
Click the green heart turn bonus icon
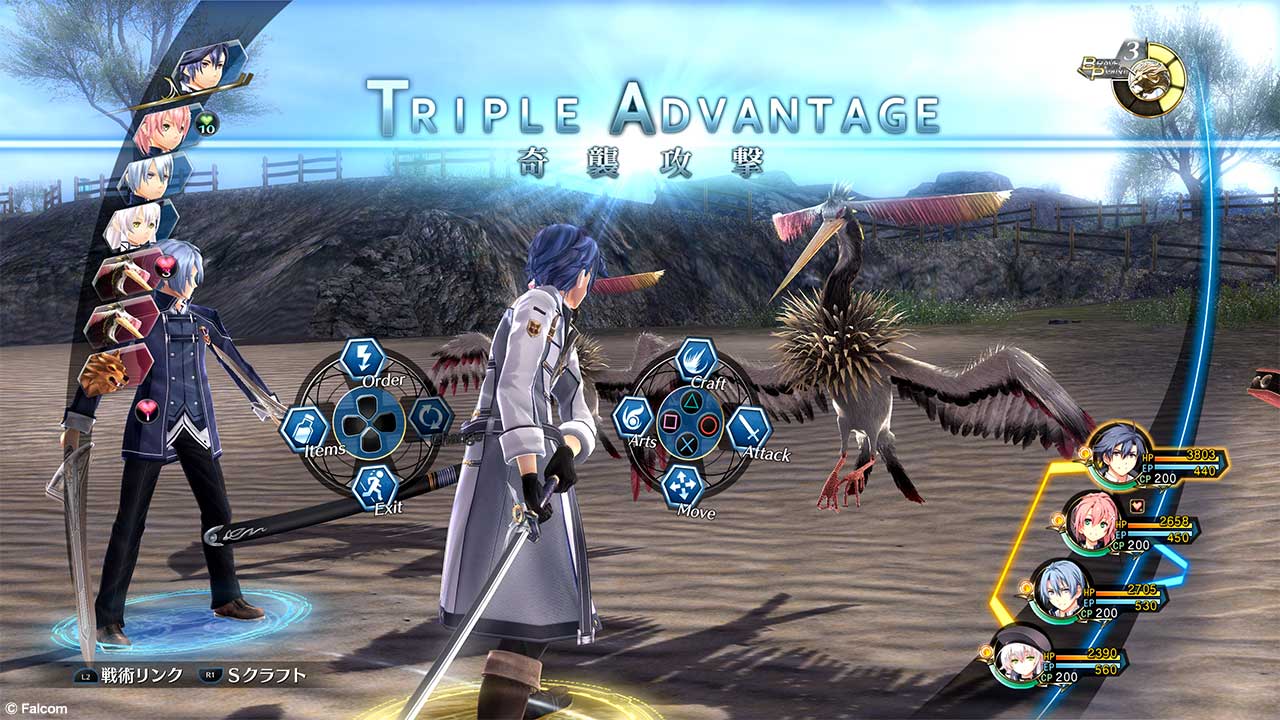207,124
